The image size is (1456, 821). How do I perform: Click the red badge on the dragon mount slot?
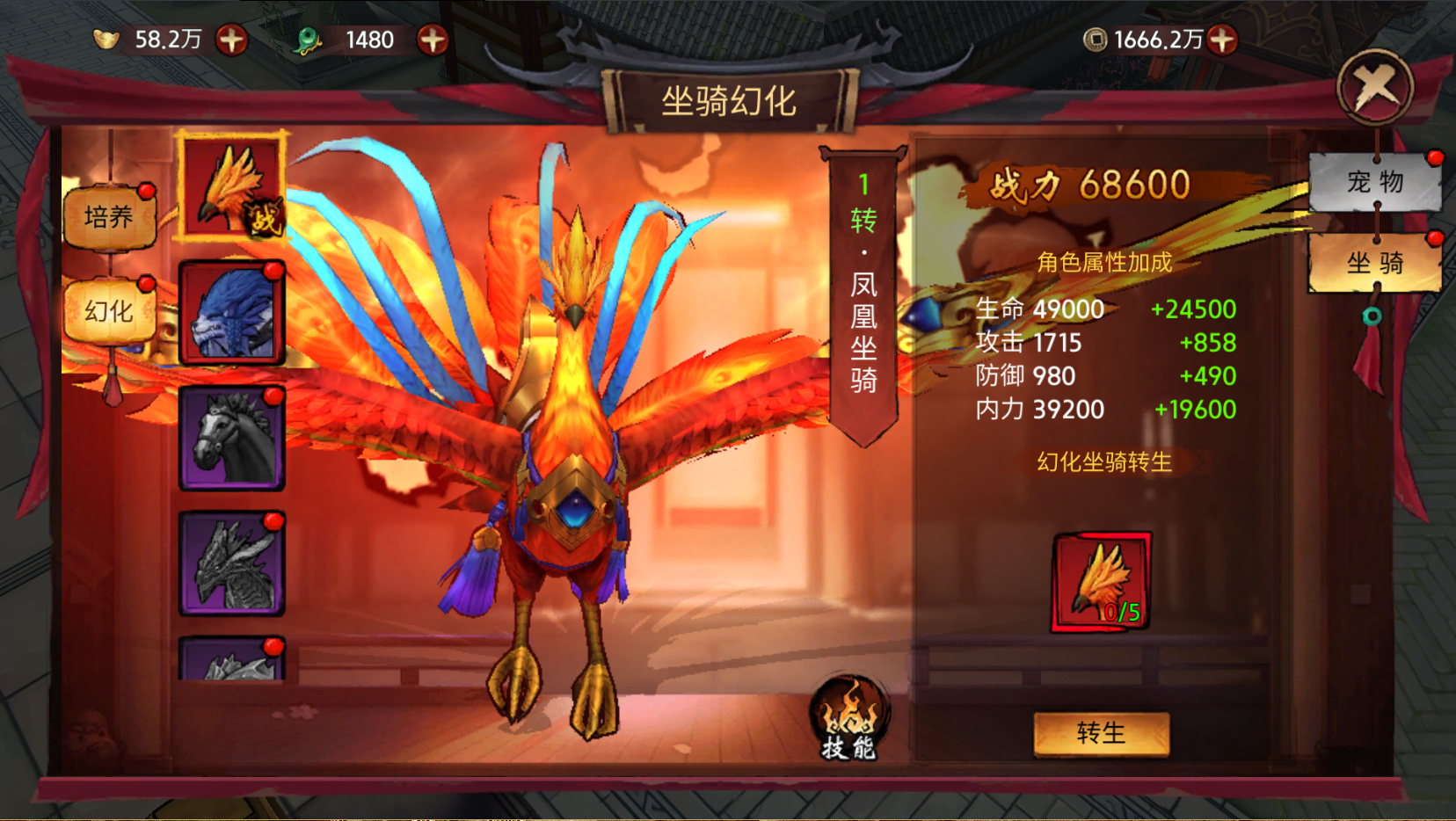coord(274,521)
